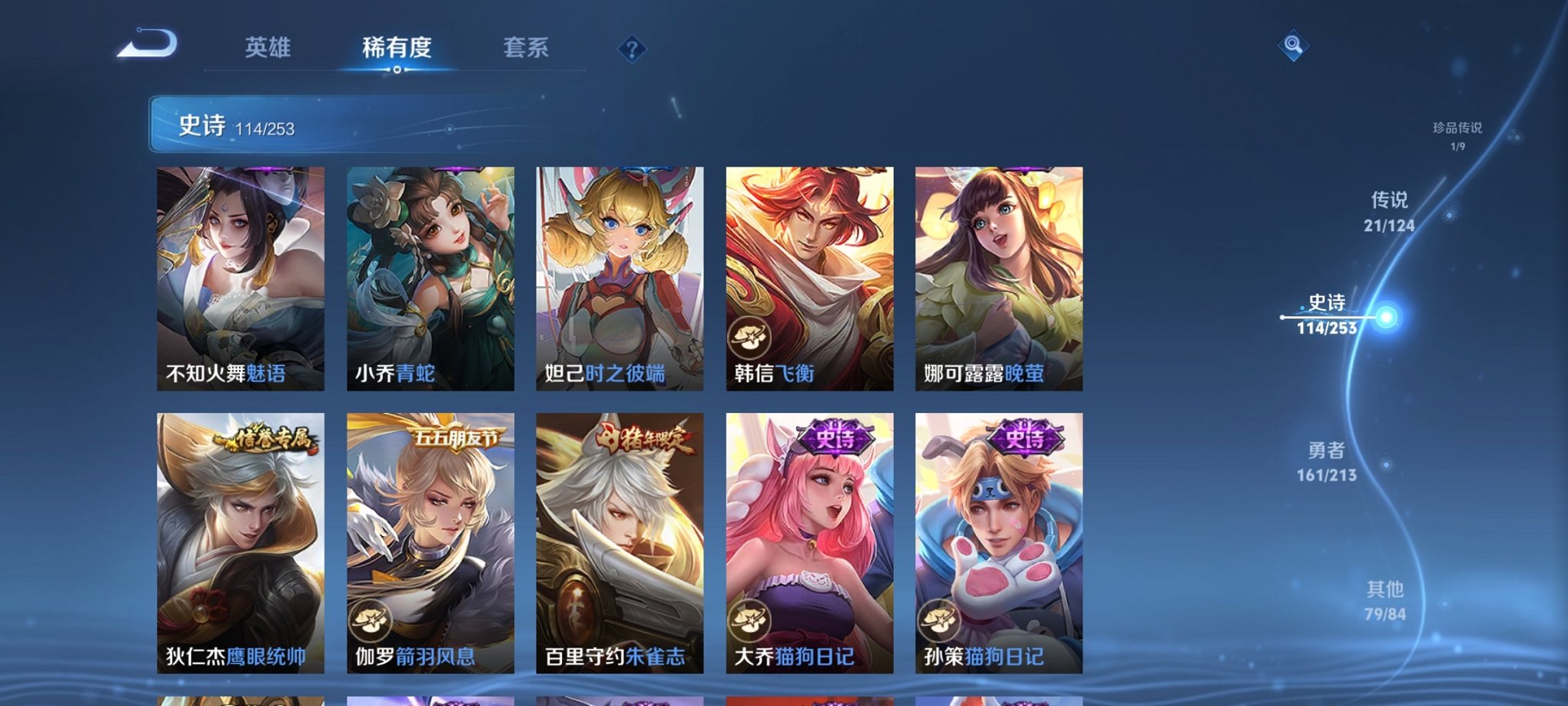Switch to the 英雄 tab
Viewport: 1568px width, 706px height.
pyautogui.click(x=267, y=48)
